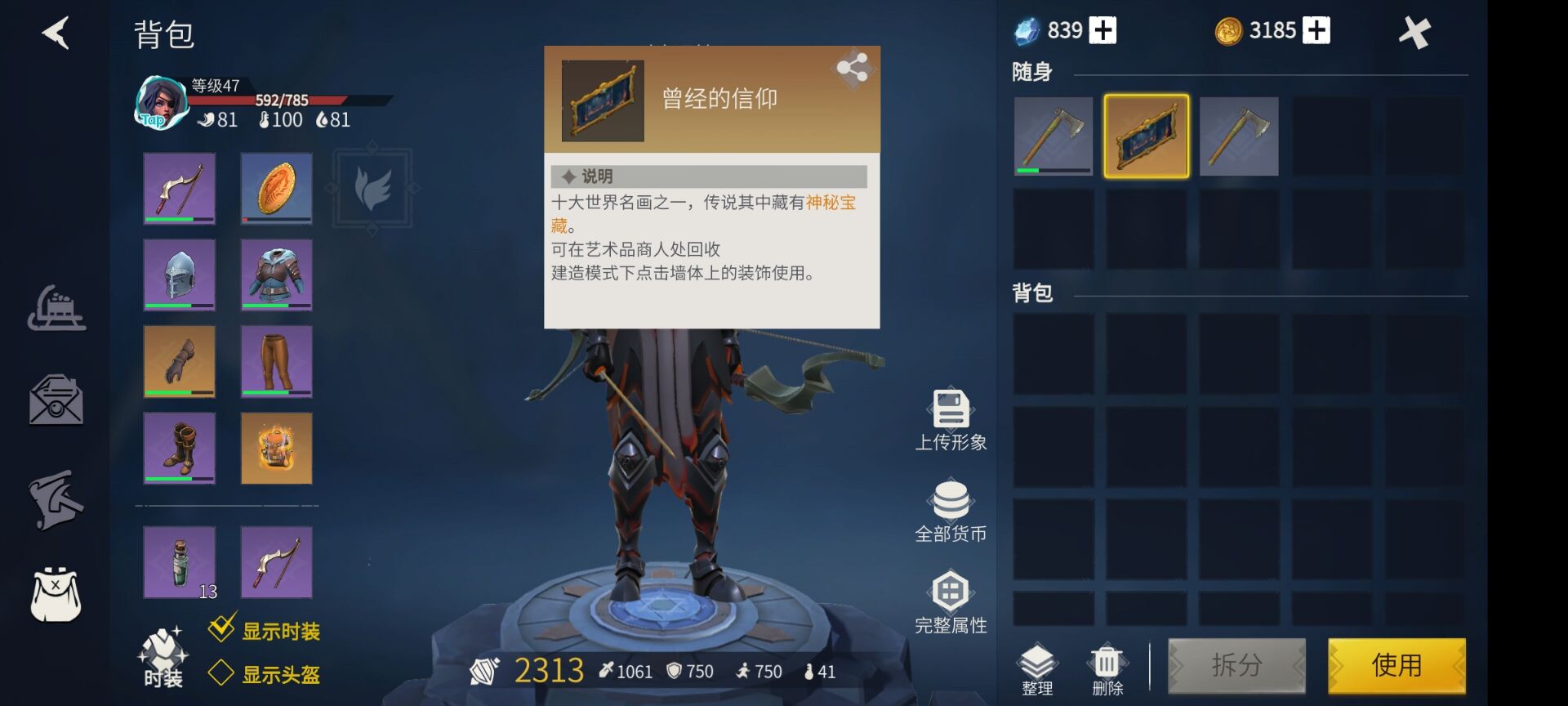Select the potion slot with 13
This screenshot has width=1568, height=706.
pyautogui.click(x=180, y=562)
